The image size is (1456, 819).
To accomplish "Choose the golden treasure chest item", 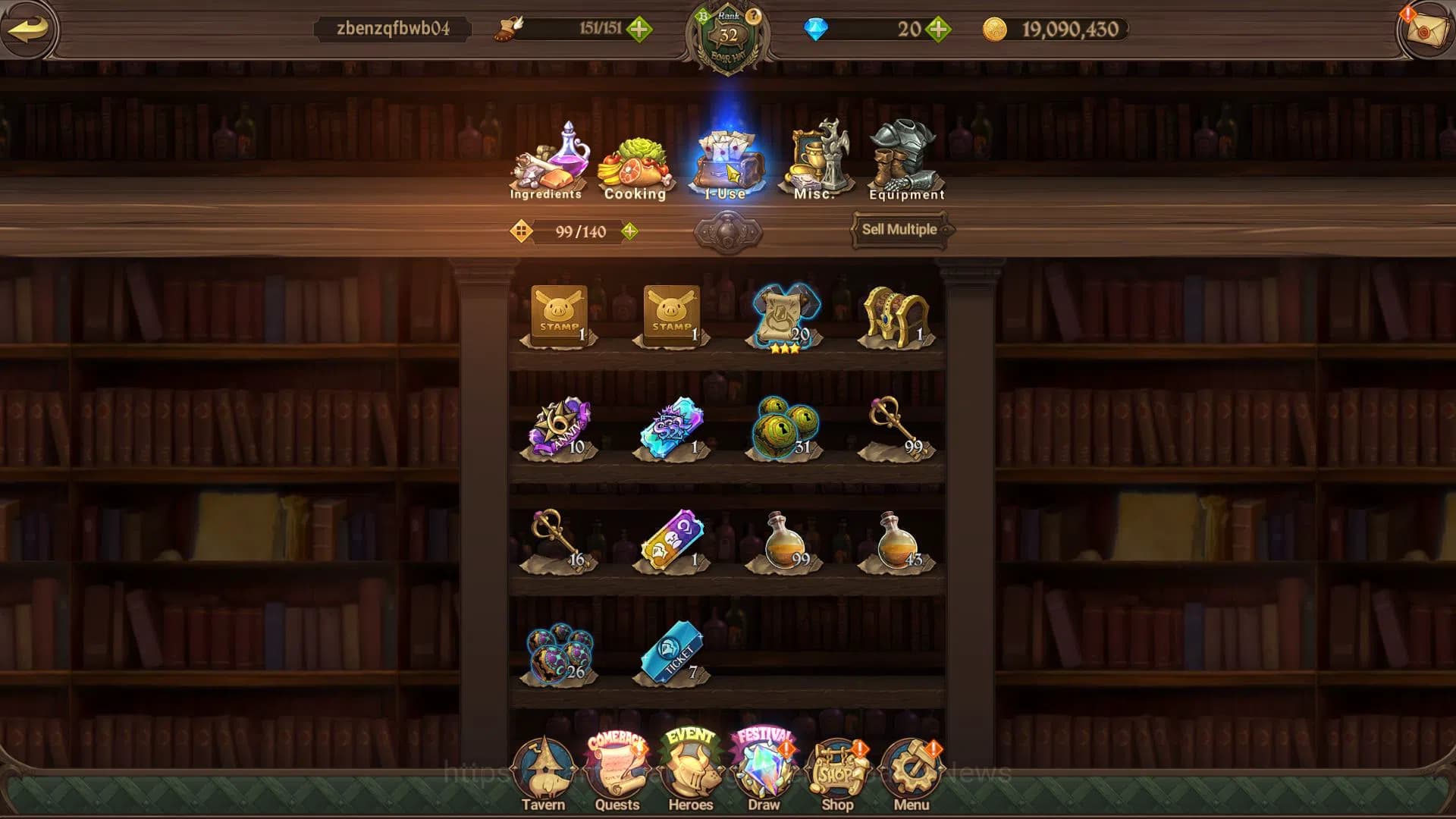I will [x=896, y=316].
